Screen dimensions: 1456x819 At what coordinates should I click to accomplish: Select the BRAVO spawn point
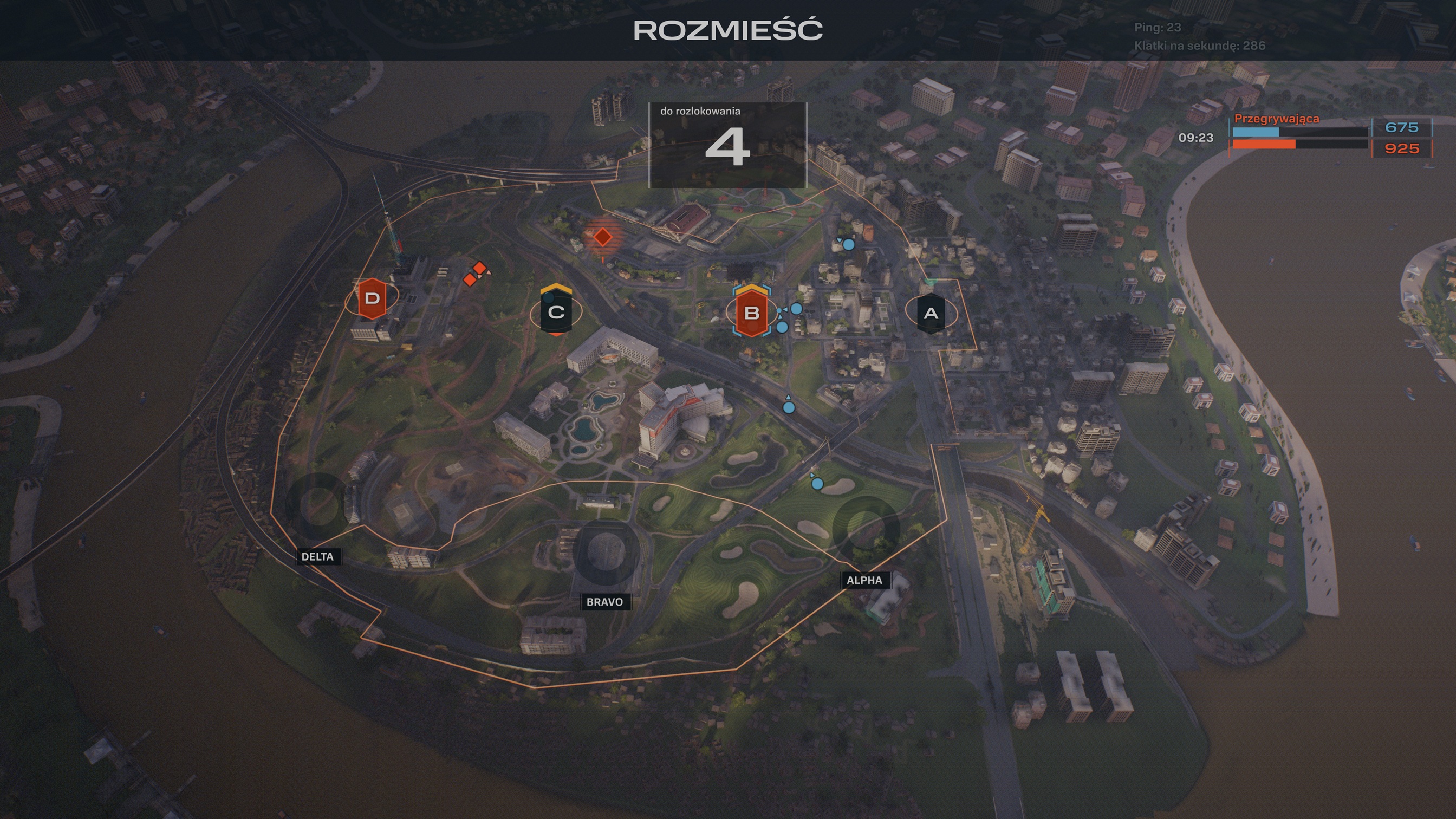pos(606,602)
